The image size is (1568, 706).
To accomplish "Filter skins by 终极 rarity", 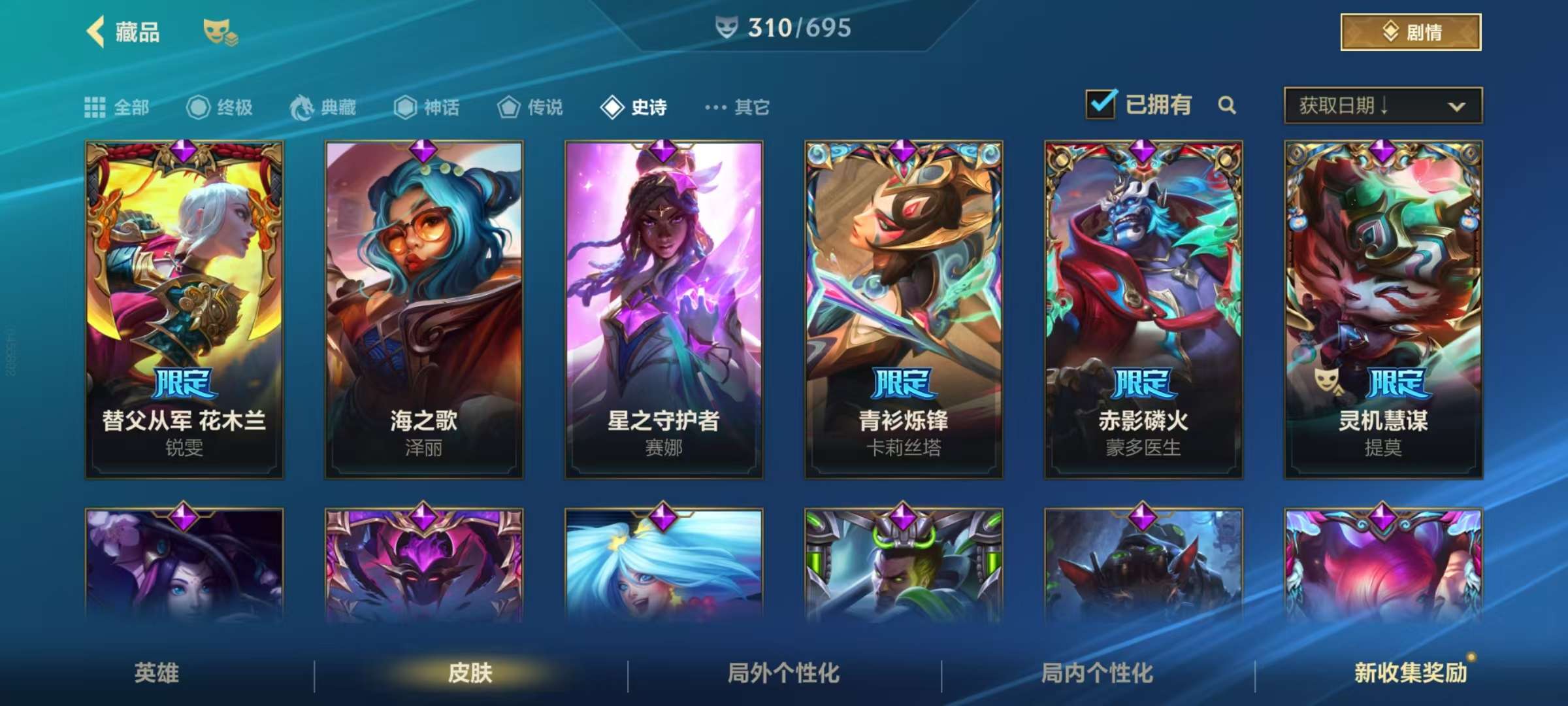I will (x=220, y=107).
